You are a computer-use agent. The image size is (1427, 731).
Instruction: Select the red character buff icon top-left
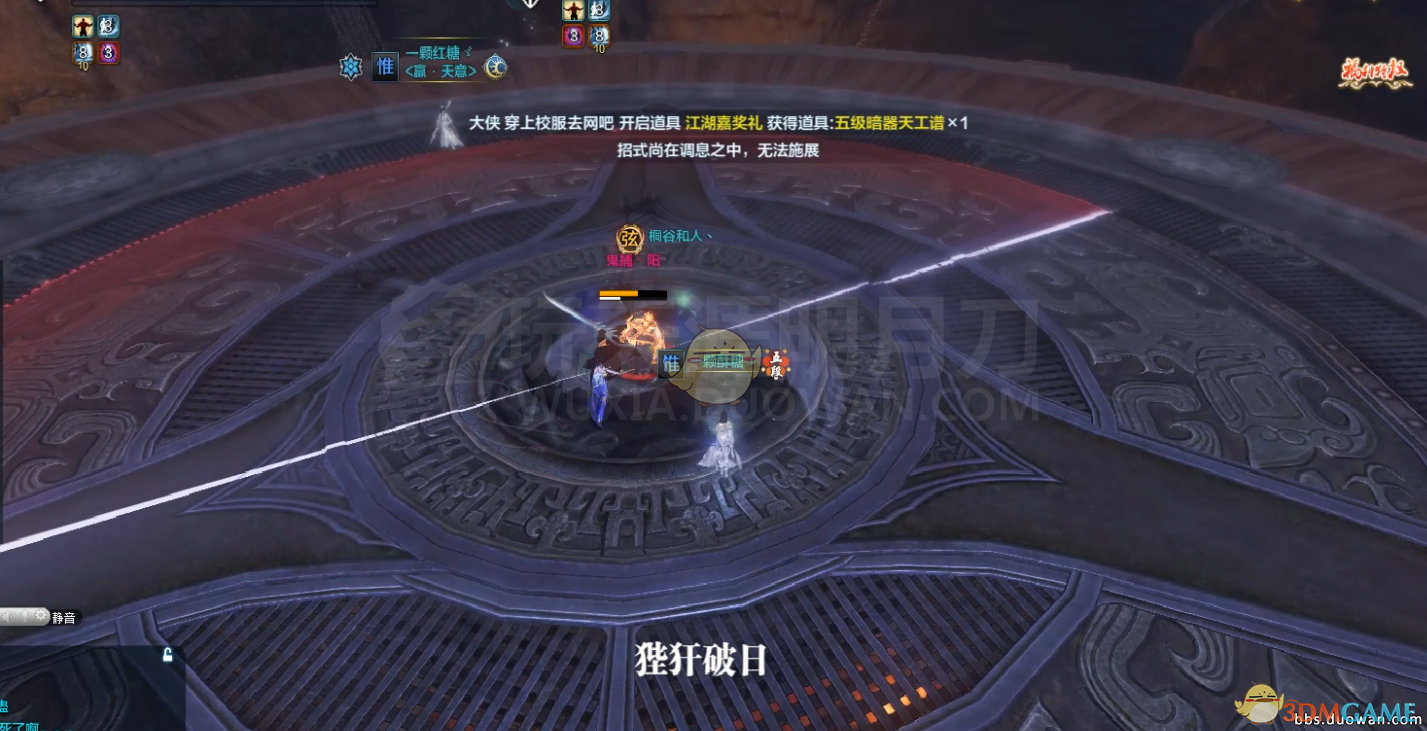coord(83,25)
